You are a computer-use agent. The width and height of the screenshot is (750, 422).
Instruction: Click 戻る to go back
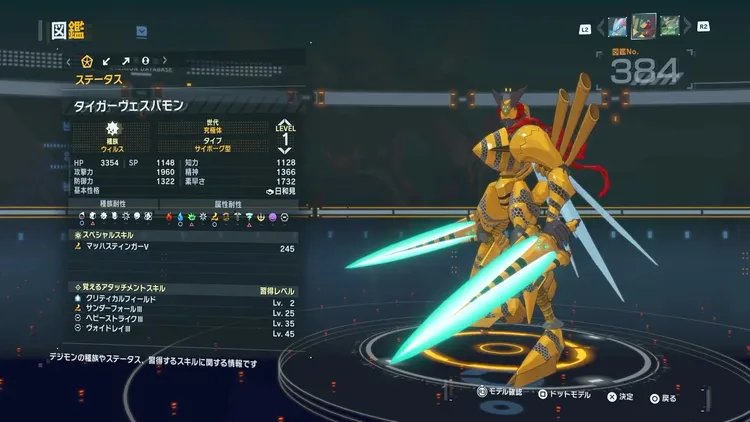663,397
